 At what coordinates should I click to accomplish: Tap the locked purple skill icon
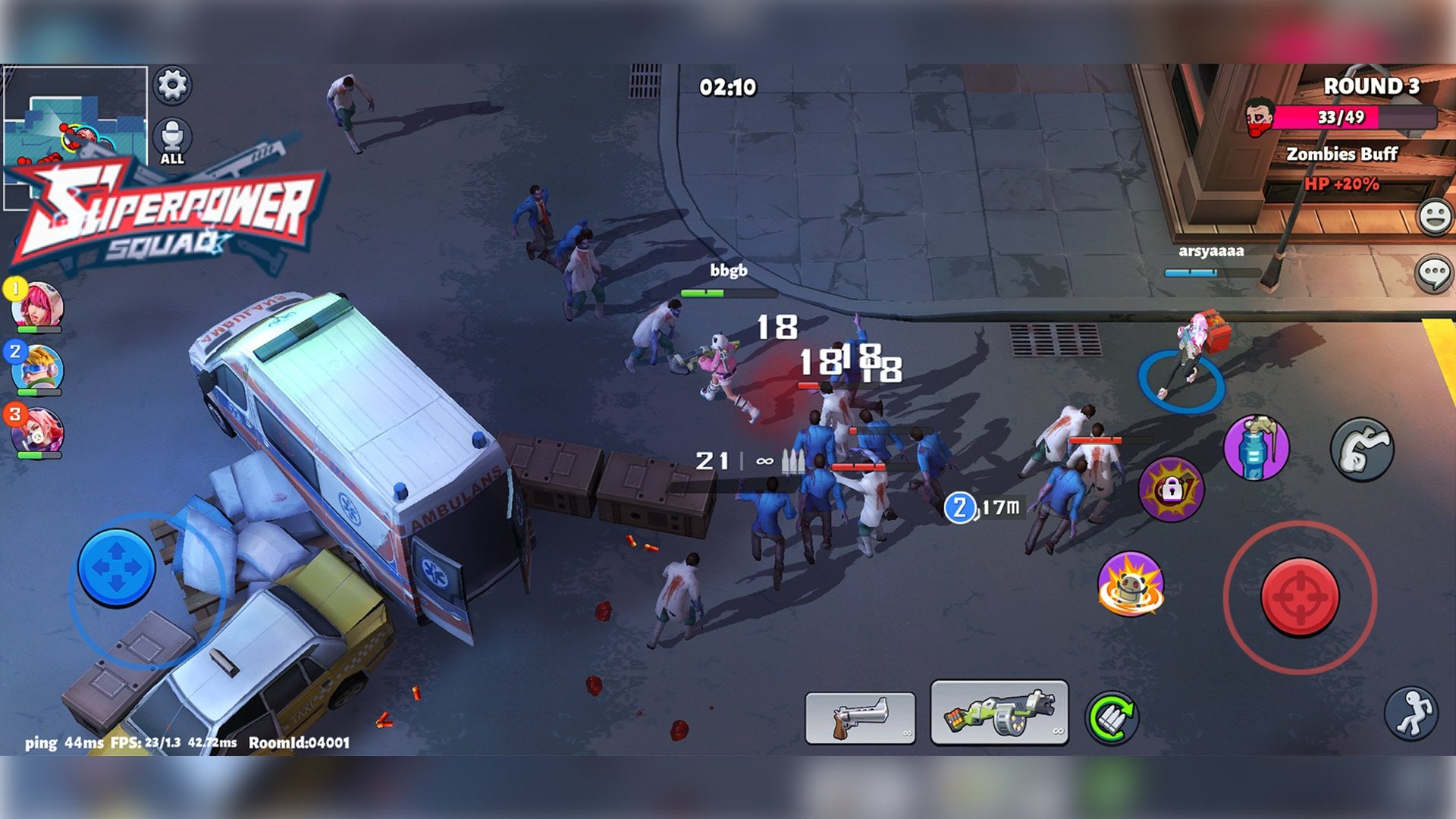(x=1171, y=489)
